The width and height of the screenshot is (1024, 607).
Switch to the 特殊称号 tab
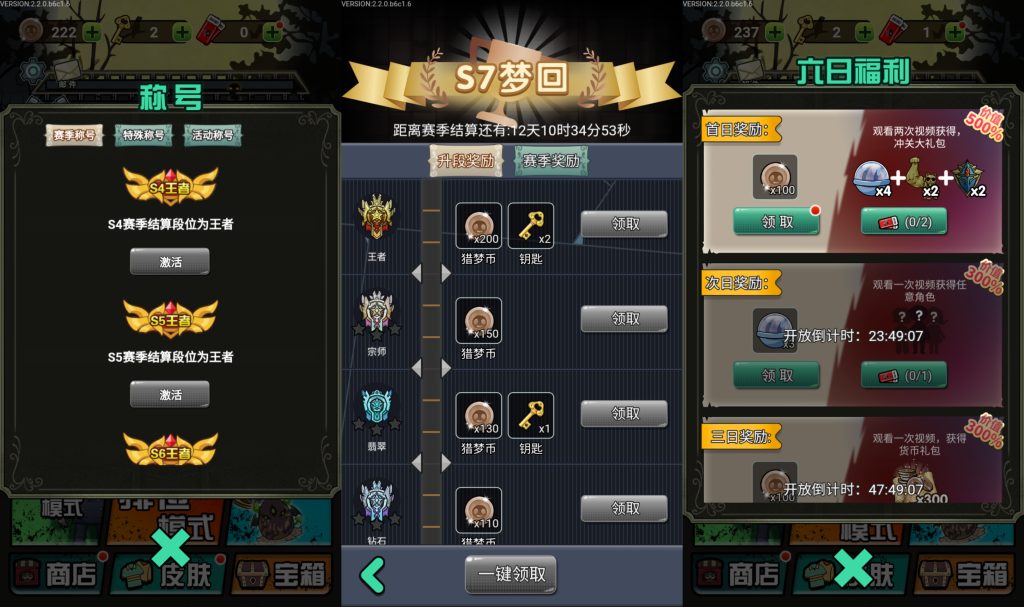click(144, 135)
